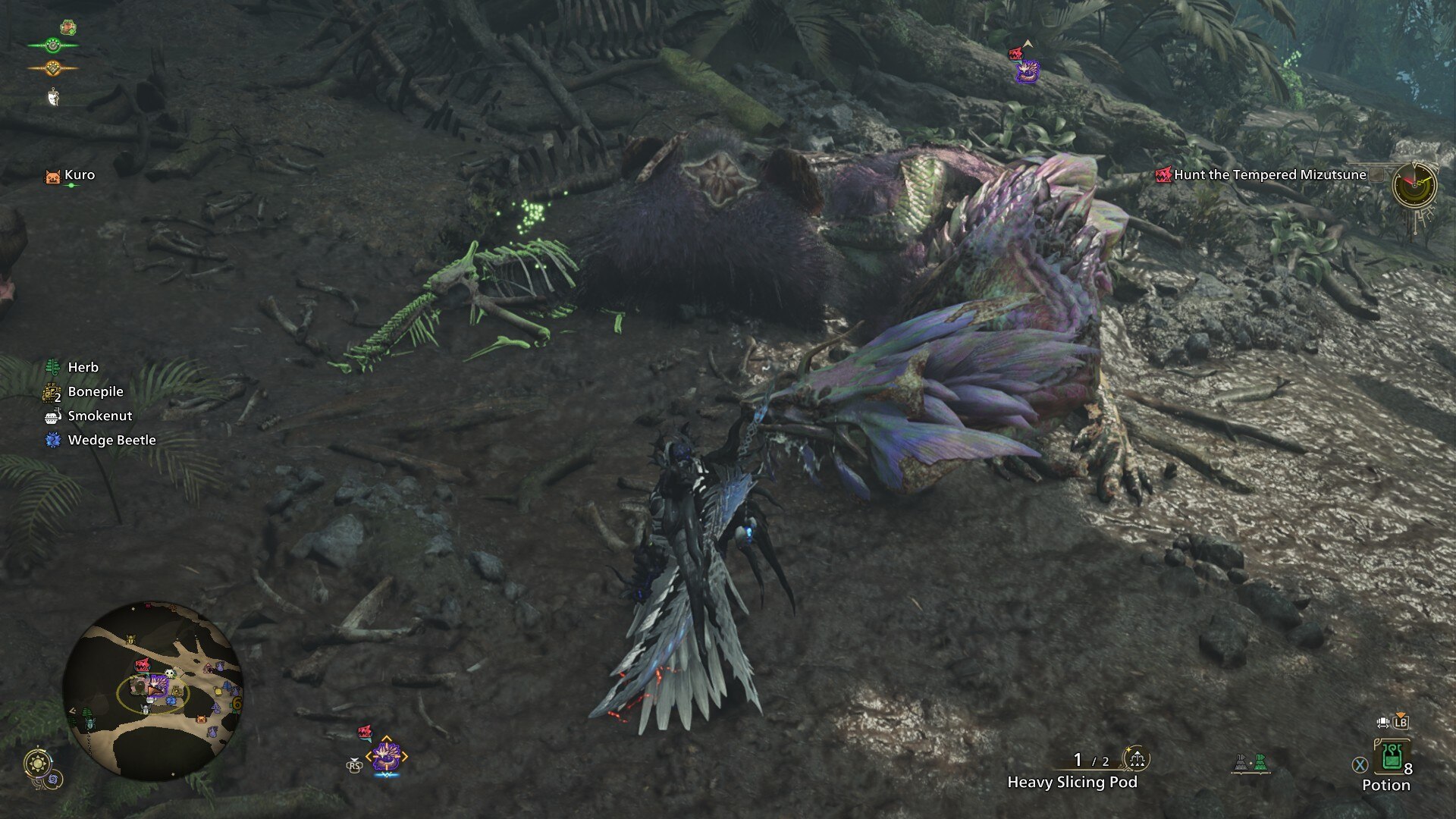1456x819 pixels.
Task: Open the Hunt the Tempered Mizutsune objective
Action: pos(1269,174)
